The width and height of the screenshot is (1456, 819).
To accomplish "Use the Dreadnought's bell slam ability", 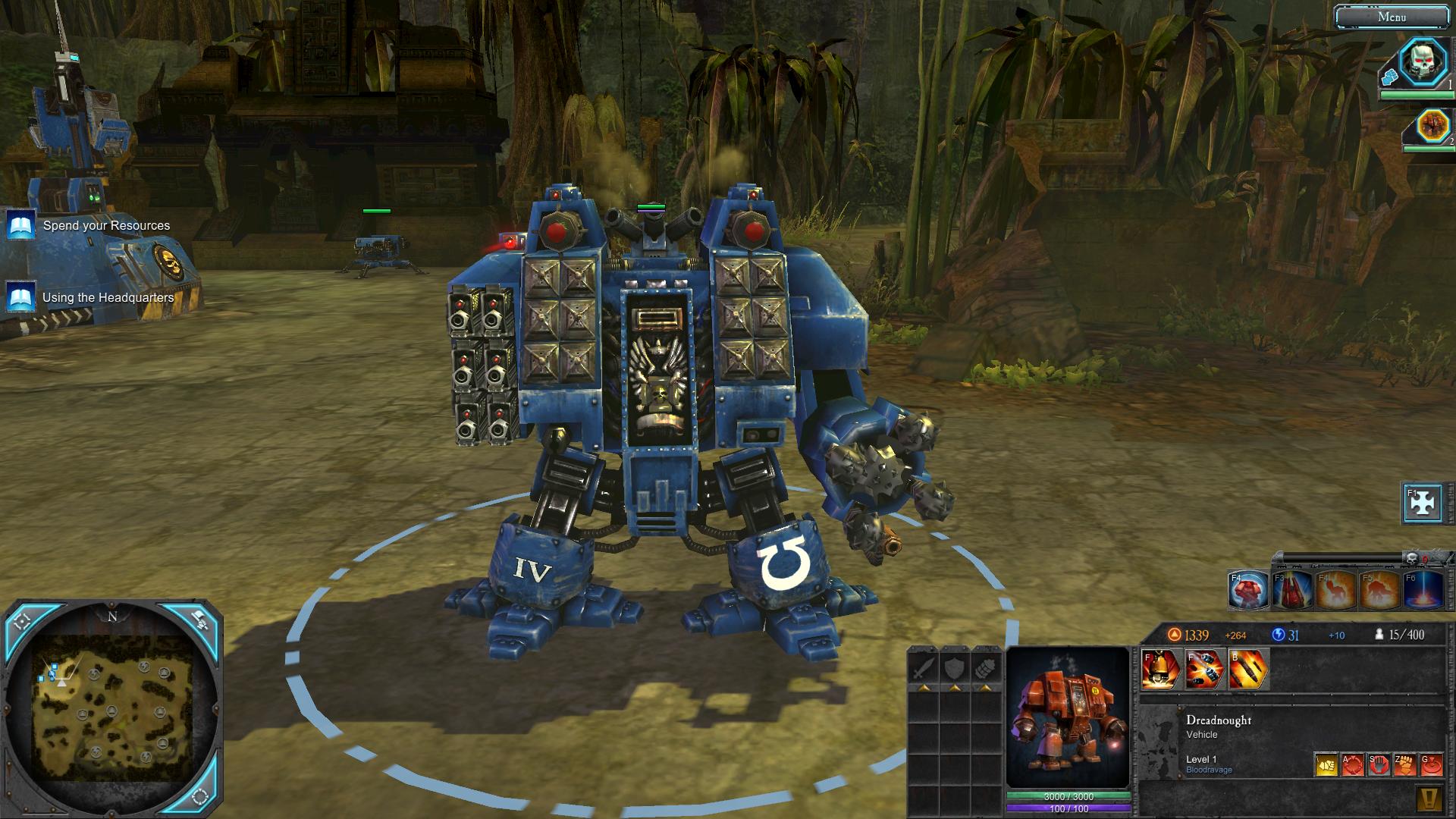I will click(1160, 670).
